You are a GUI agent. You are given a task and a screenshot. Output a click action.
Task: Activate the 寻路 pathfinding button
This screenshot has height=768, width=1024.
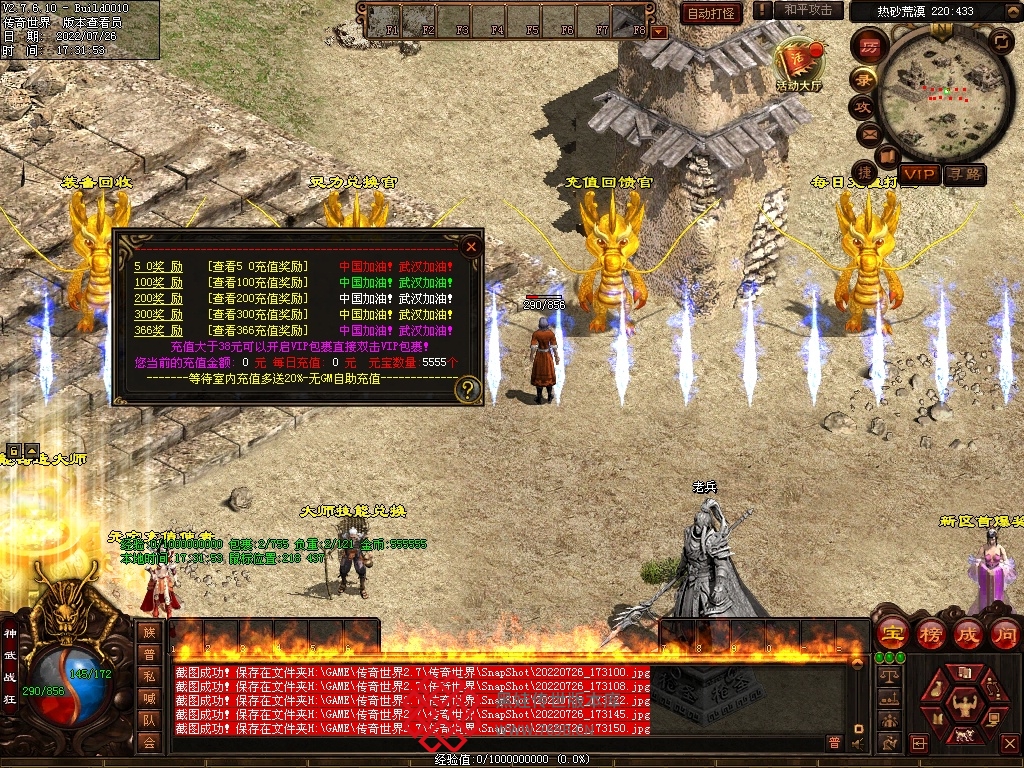point(965,175)
